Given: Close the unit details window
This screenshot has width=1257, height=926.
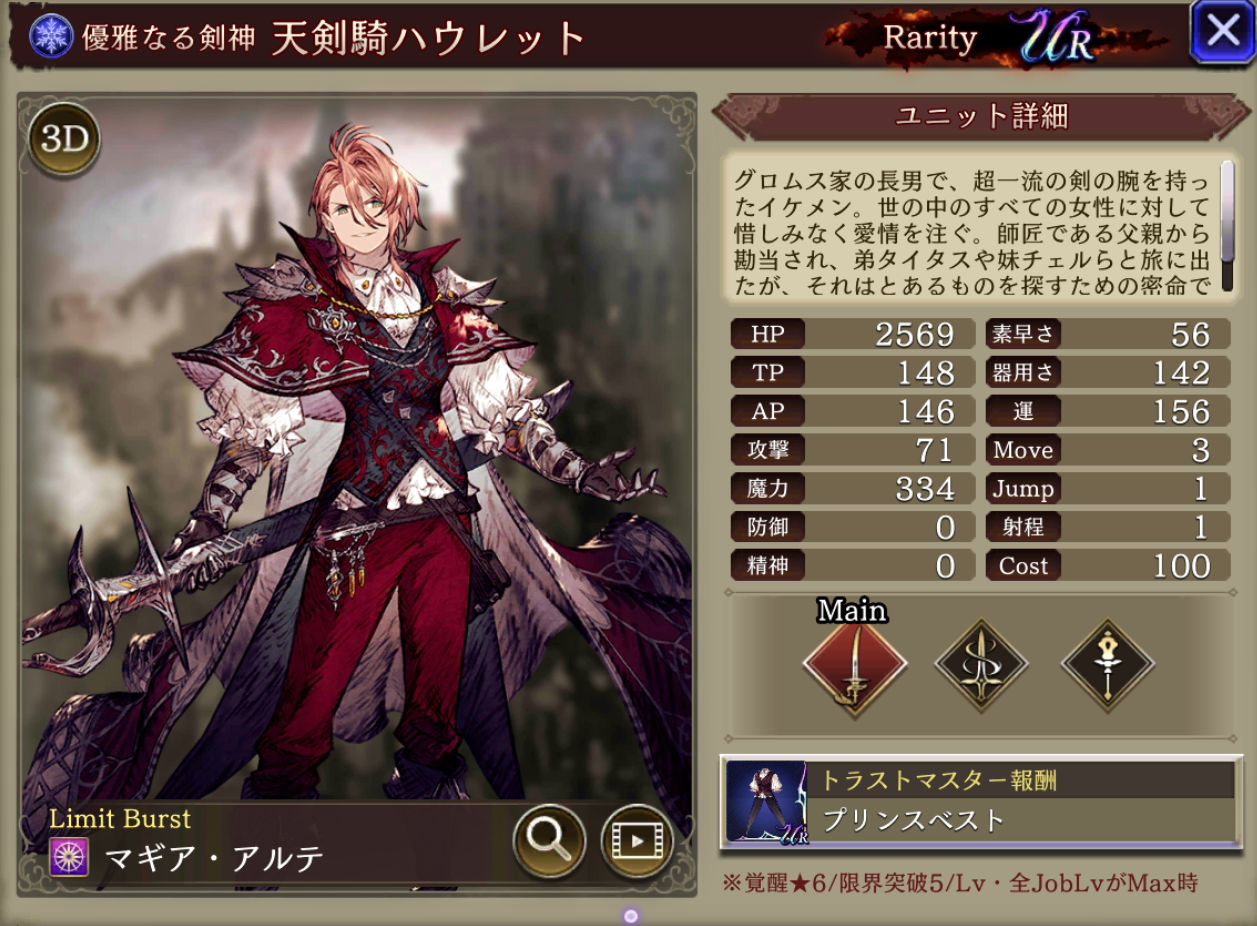Looking at the screenshot, I should tap(1222, 32).
